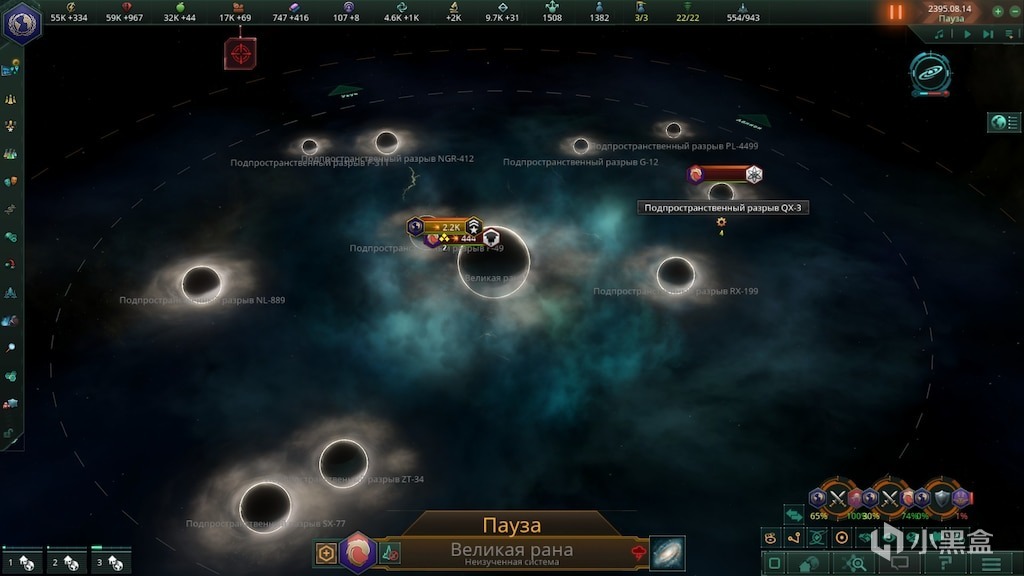Click the red crosshair alert icon

240,53
